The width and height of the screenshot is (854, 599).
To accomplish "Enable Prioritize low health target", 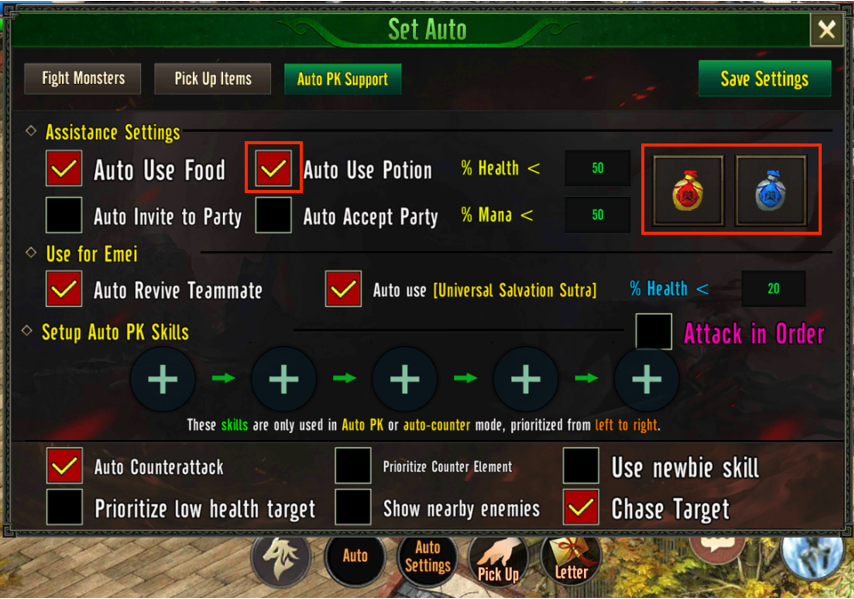I will click(x=64, y=507).
